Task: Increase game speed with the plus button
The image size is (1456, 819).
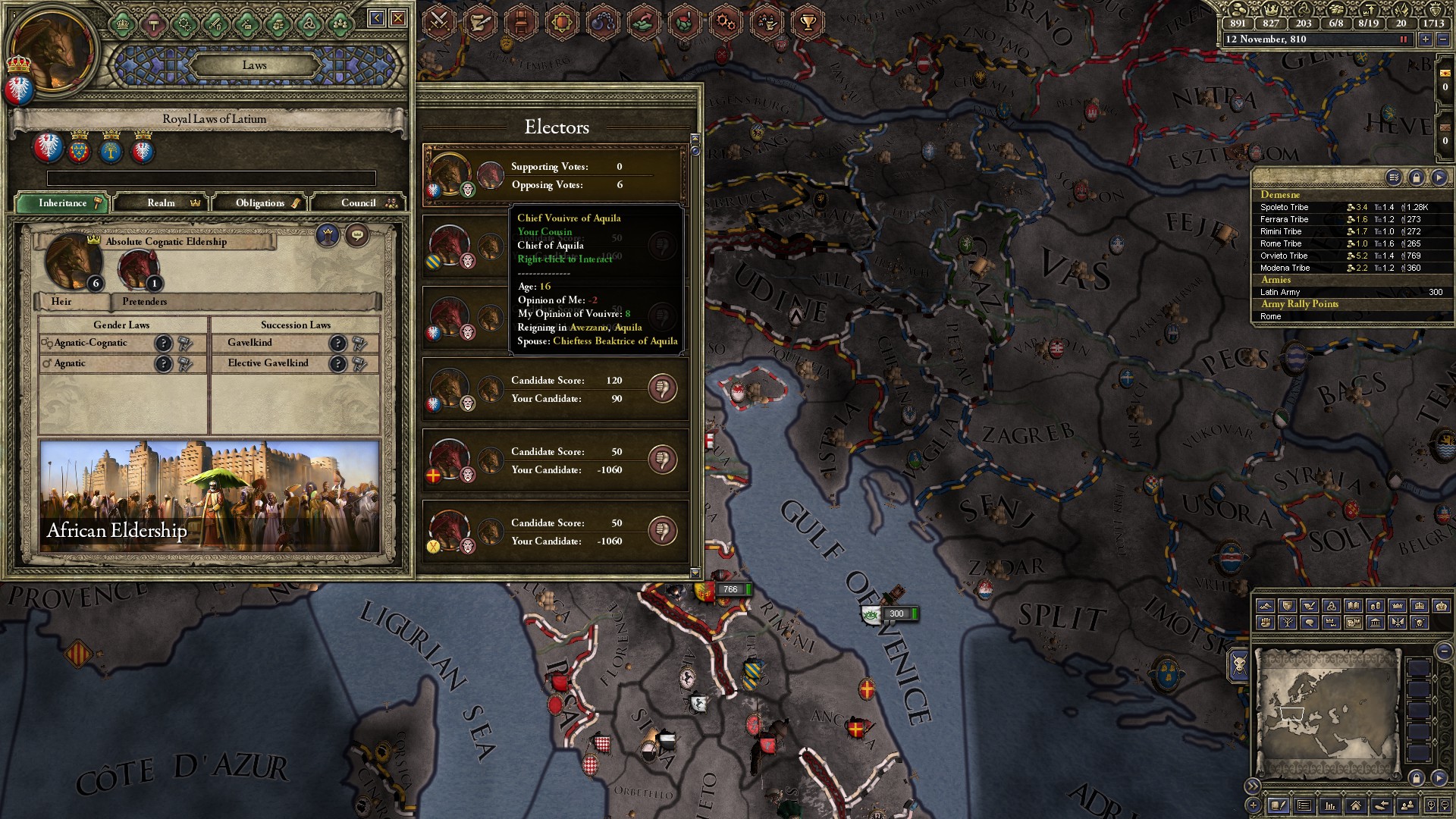Action: pos(1426,39)
